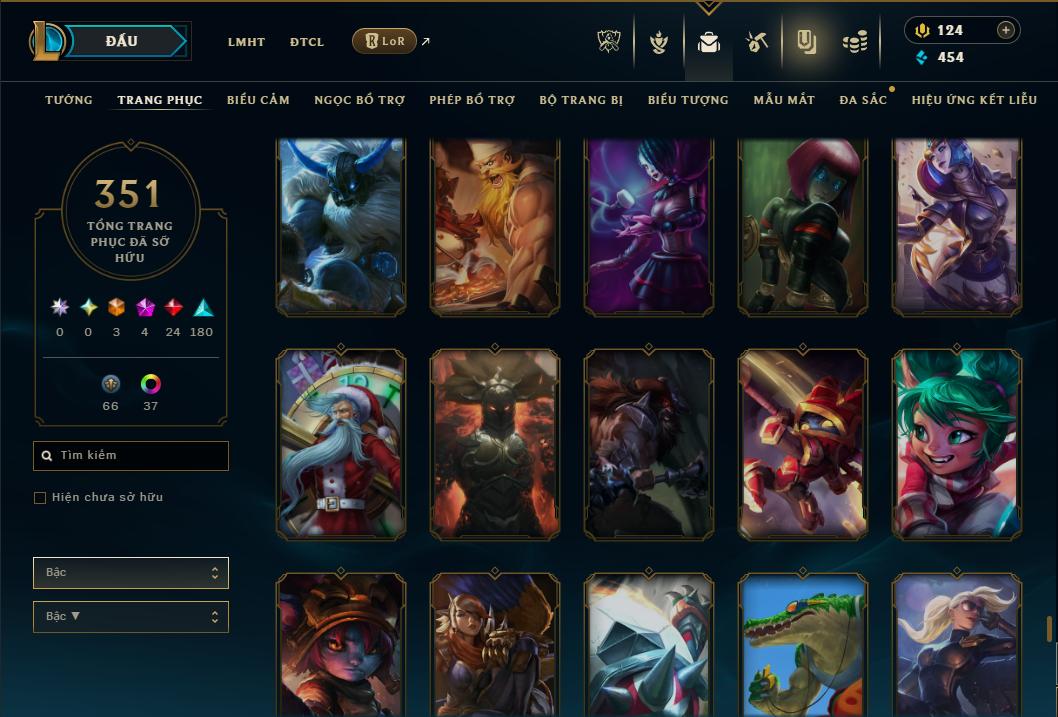Screen dimensions: 1058x717
Task: Open the MẪU MẮT tab
Action: pyautogui.click(x=784, y=100)
